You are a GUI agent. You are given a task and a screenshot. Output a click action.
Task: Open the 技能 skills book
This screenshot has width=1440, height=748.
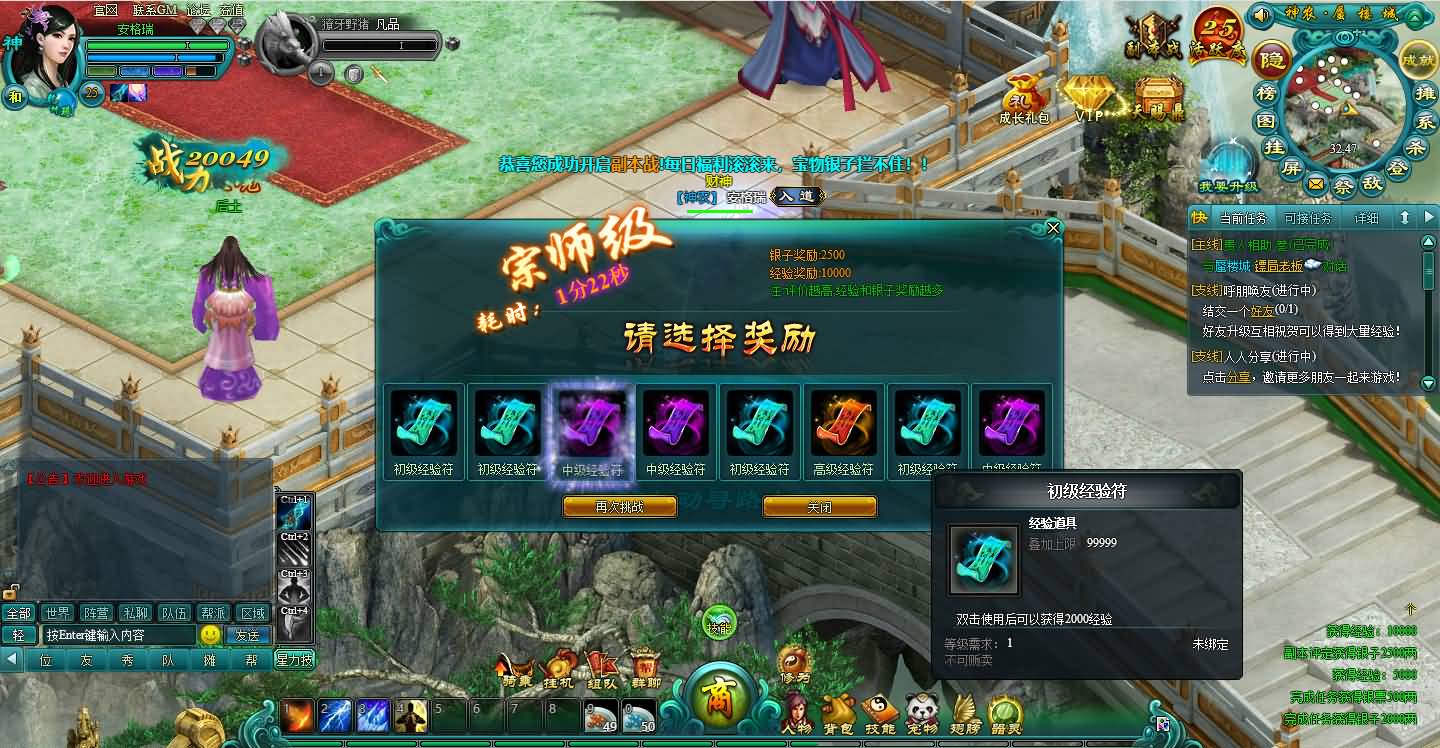(x=880, y=712)
